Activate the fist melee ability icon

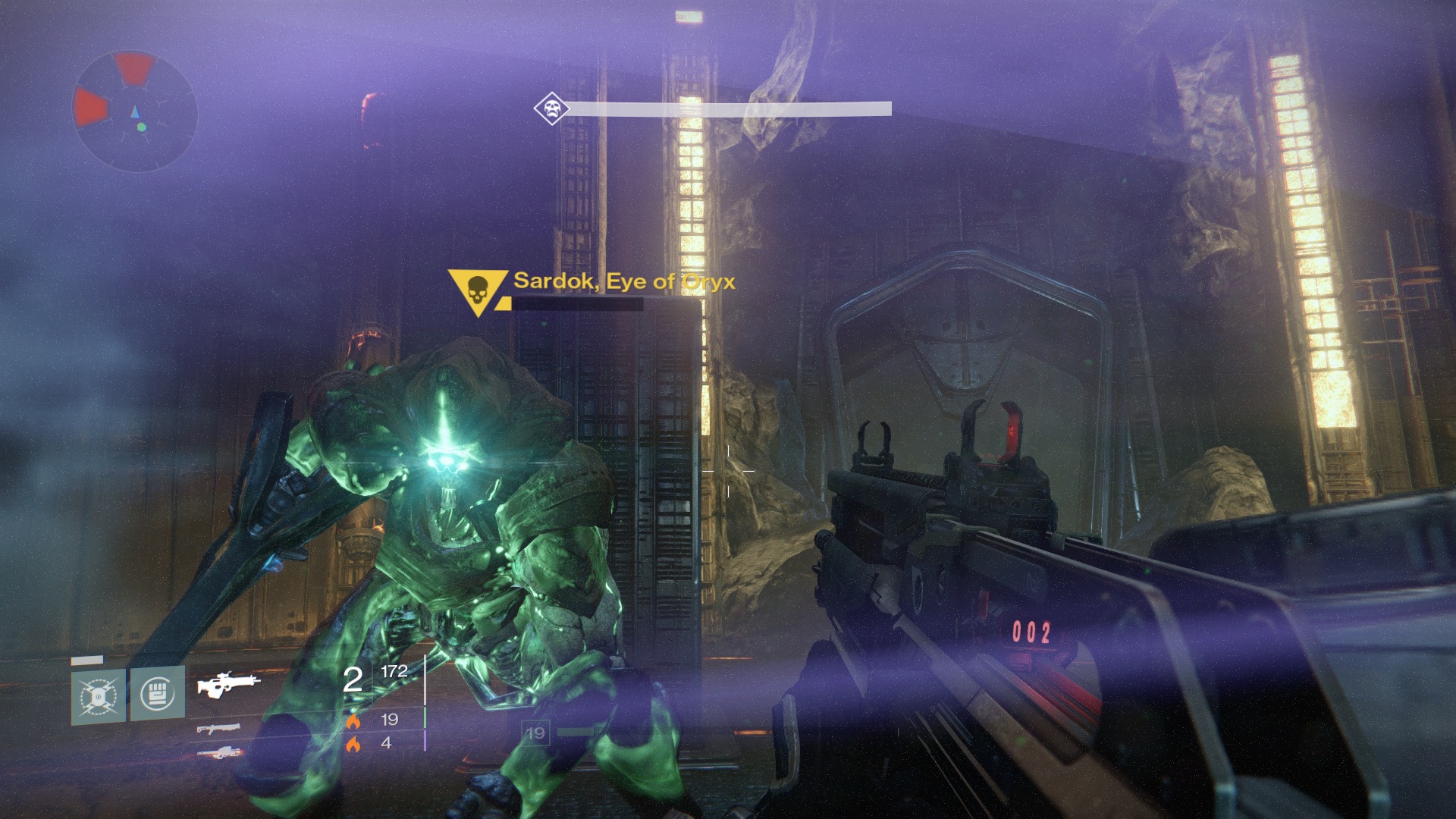(158, 693)
